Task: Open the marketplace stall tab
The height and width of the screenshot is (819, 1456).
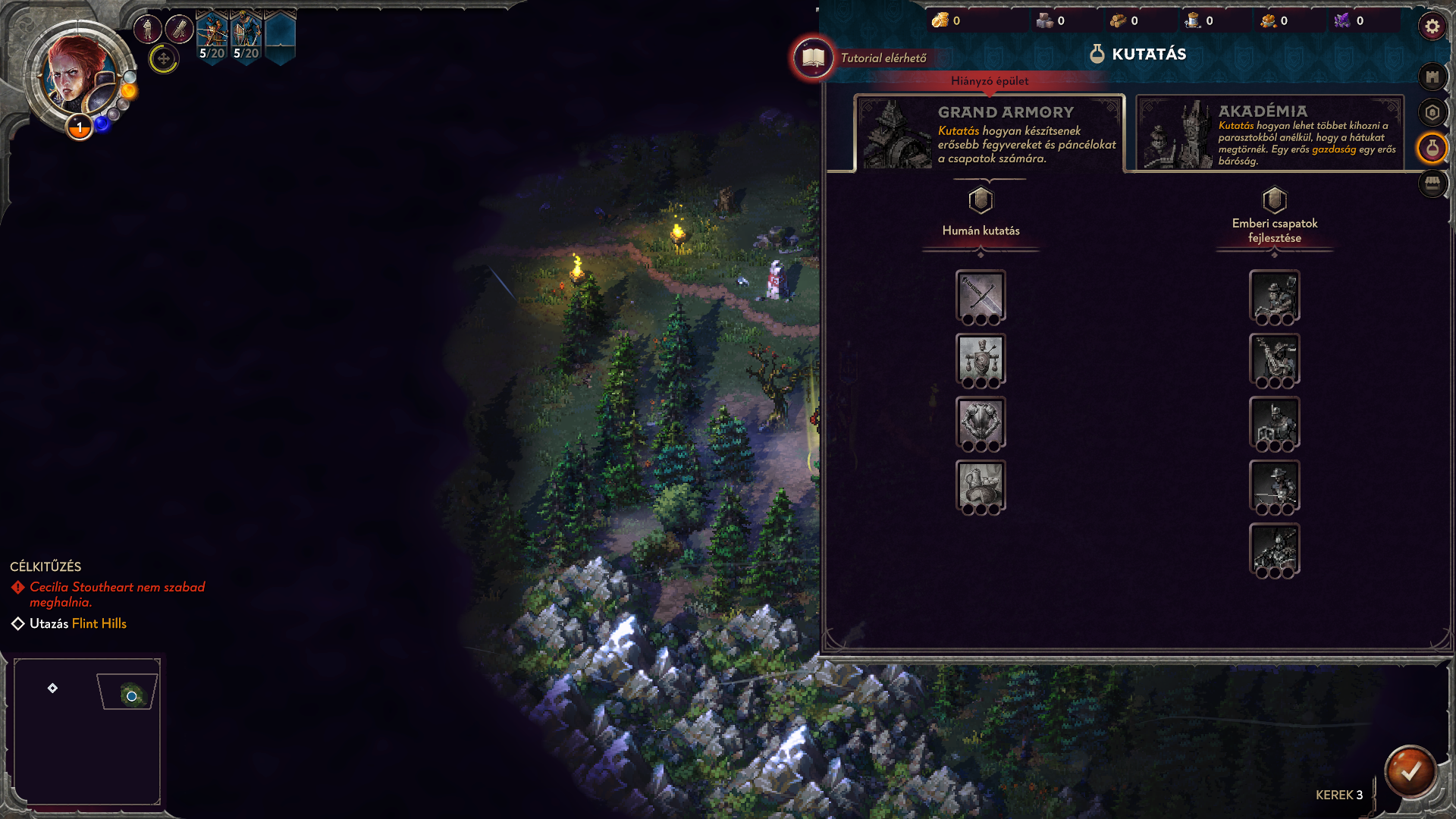Action: click(x=1432, y=184)
